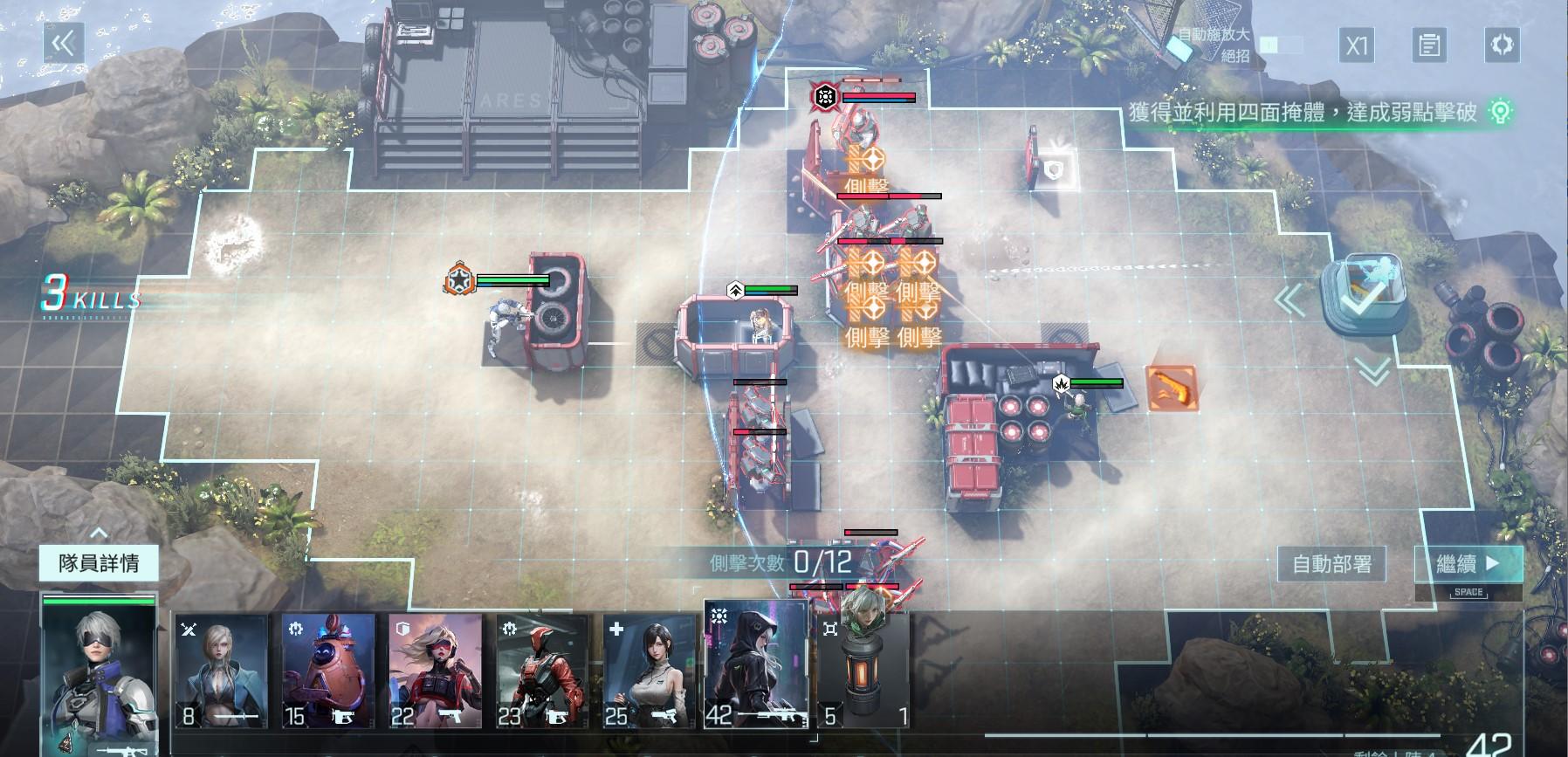Change battle speed with the X1 button
Screen dimensions: 1568x757
coord(1357,45)
